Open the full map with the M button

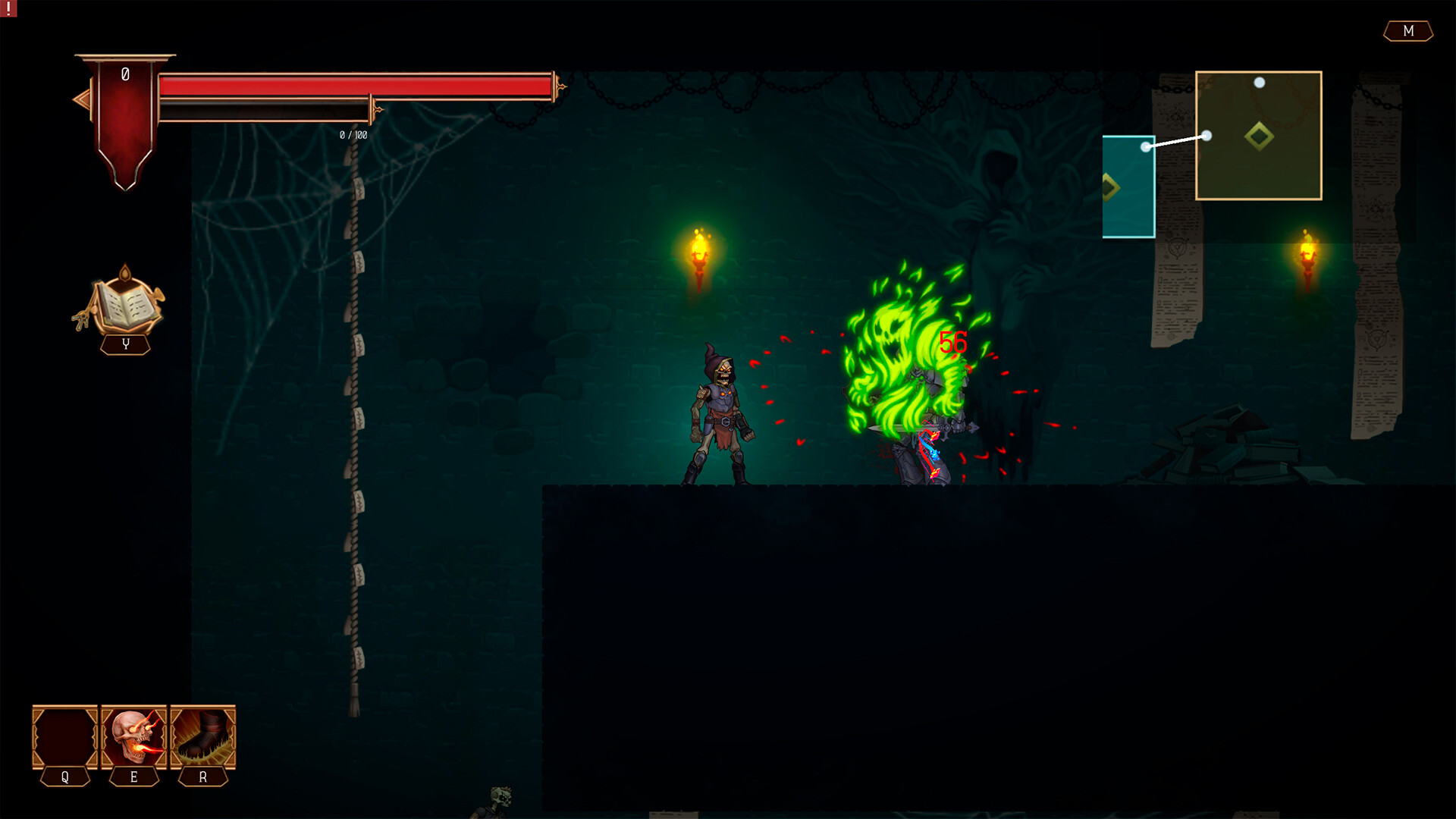(x=1408, y=32)
